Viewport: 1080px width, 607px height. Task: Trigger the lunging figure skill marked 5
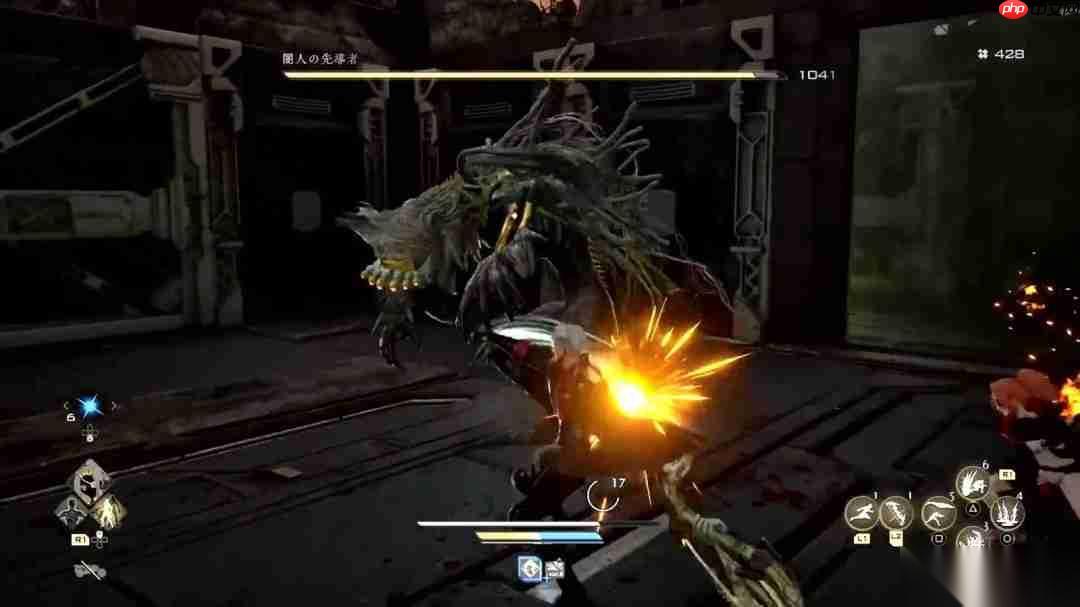(939, 514)
